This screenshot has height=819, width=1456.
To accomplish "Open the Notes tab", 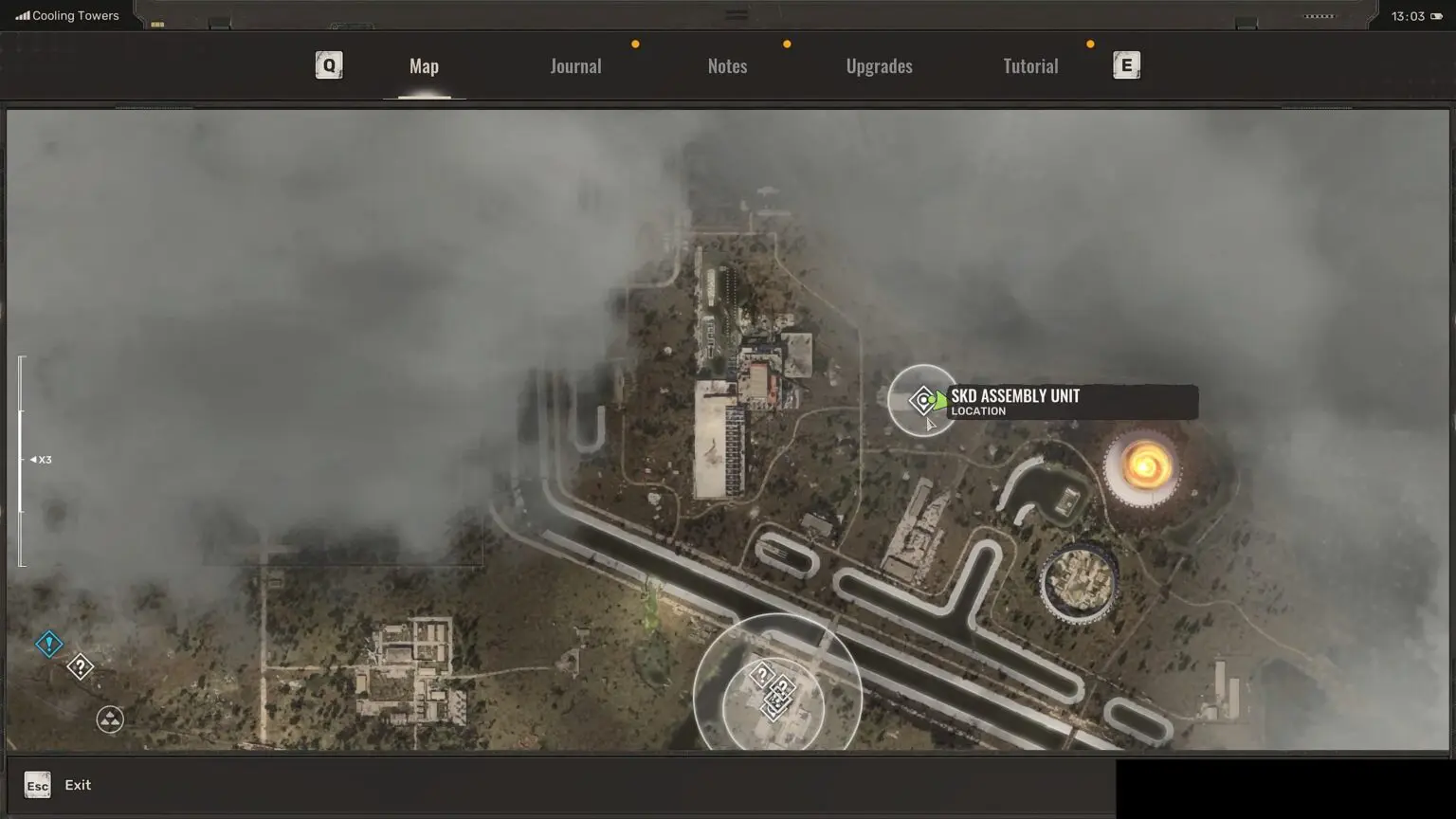I will pyautogui.click(x=727, y=66).
